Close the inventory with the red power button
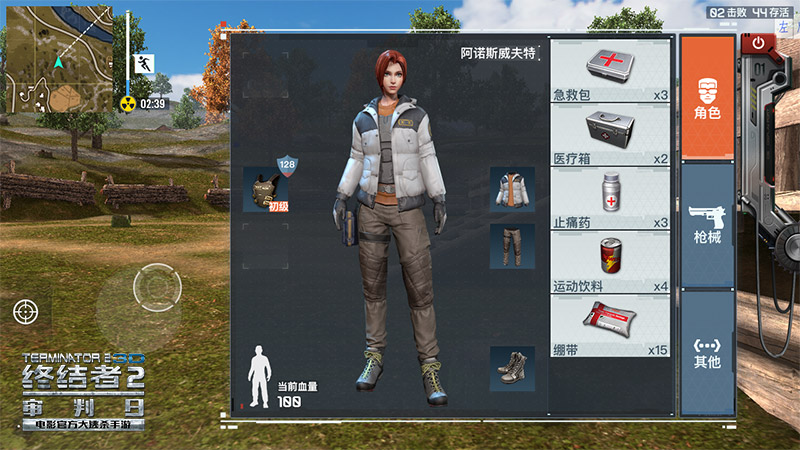The image size is (800, 450). coord(757,43)
